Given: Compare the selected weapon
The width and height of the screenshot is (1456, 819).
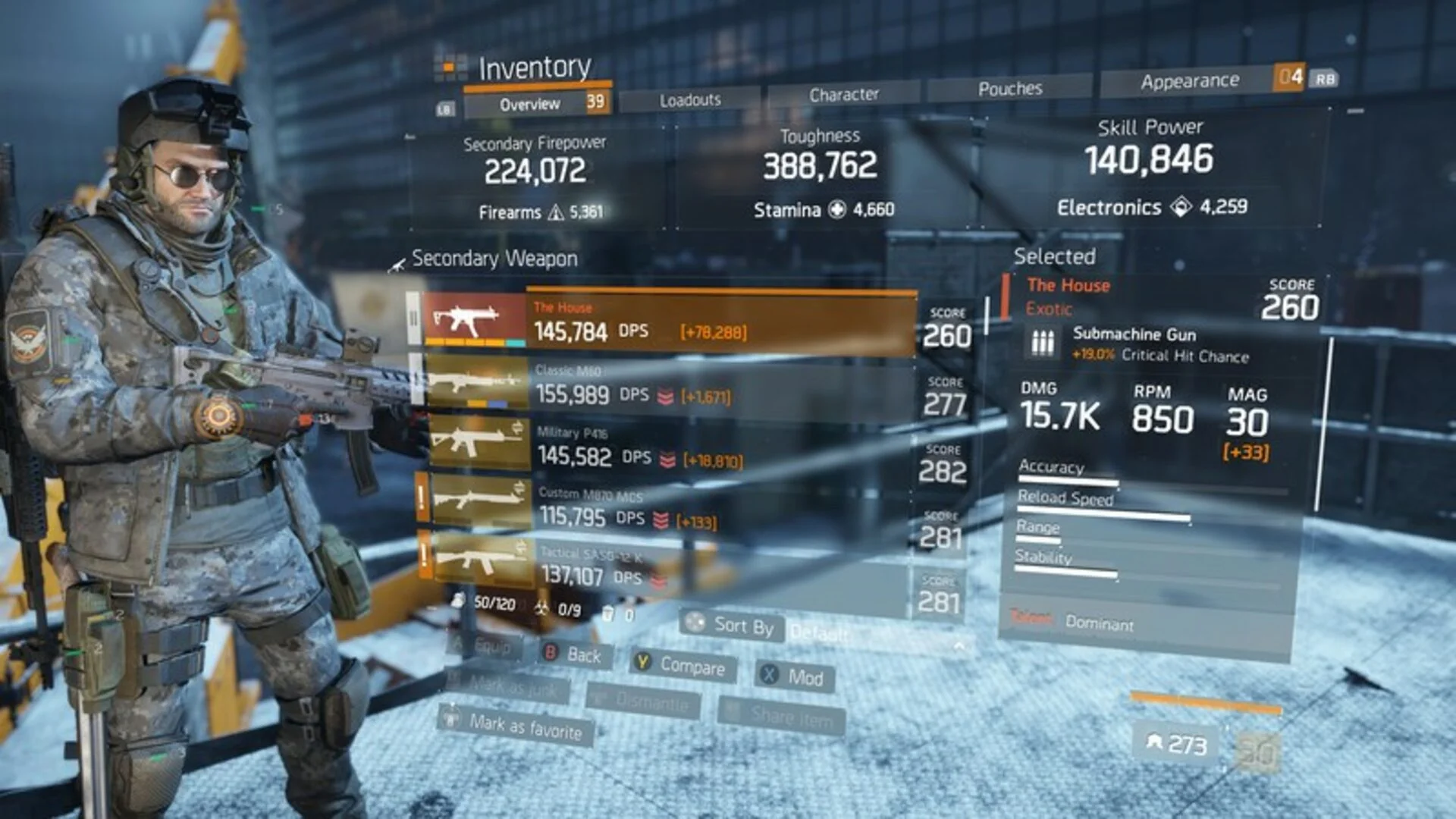Looking at the screenshot, I should (x=680, y=665).
